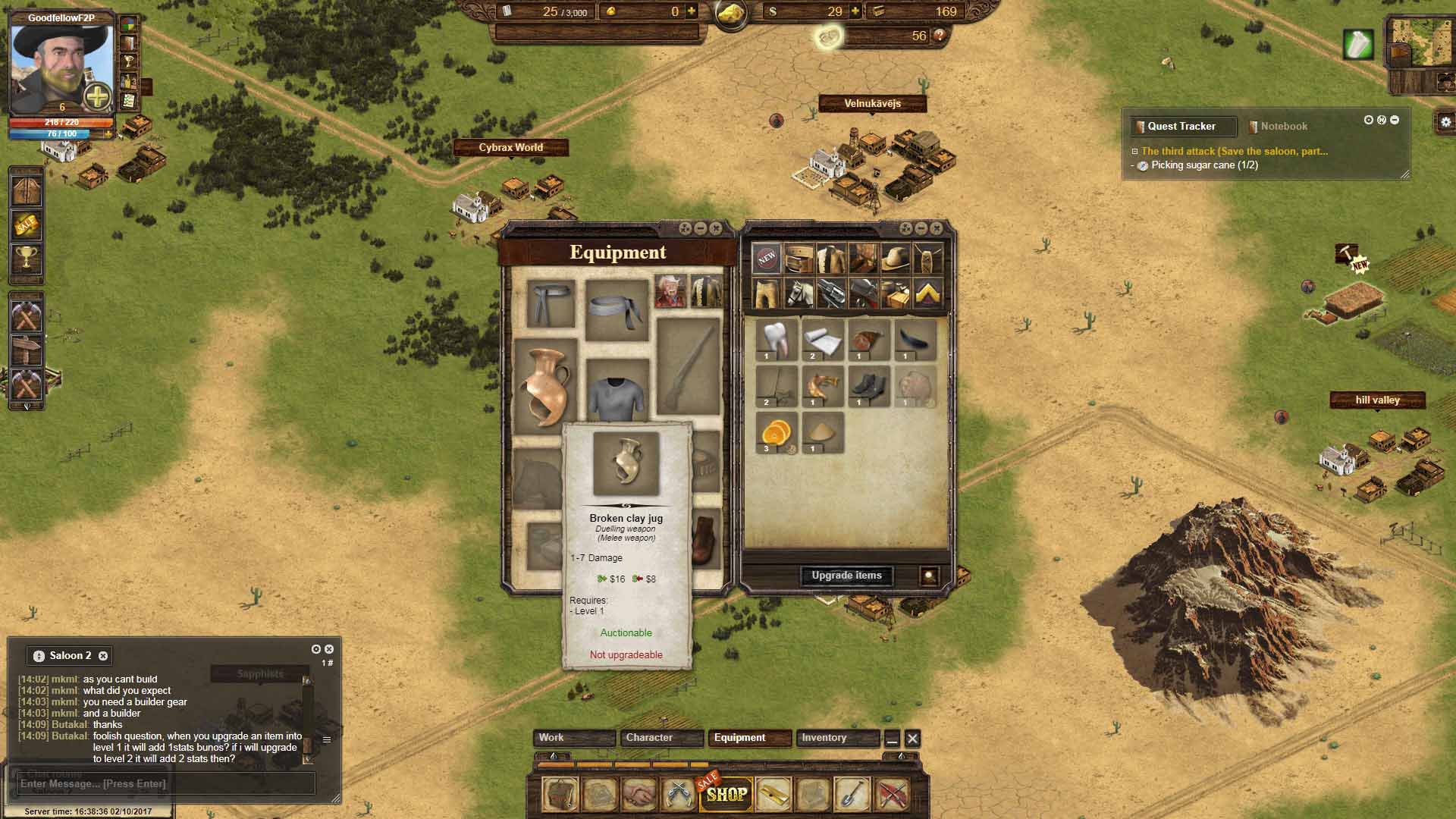Image resolution: width=1456 pixels, height=819 pixels.
Task: Show the horse category in inventory
Action: pos(799,293)
